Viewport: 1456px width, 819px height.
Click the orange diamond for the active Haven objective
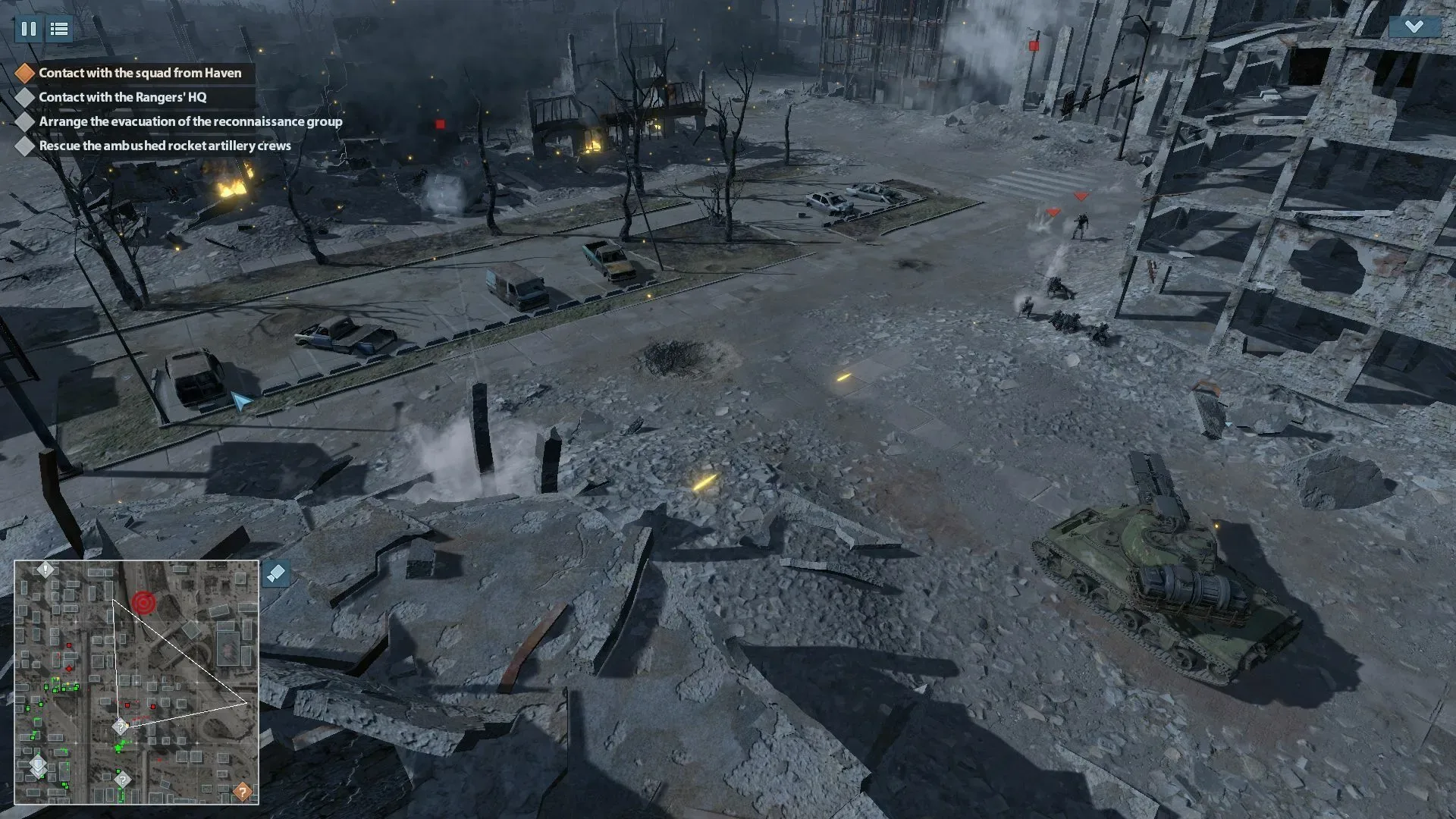click(x=25, y=73)
